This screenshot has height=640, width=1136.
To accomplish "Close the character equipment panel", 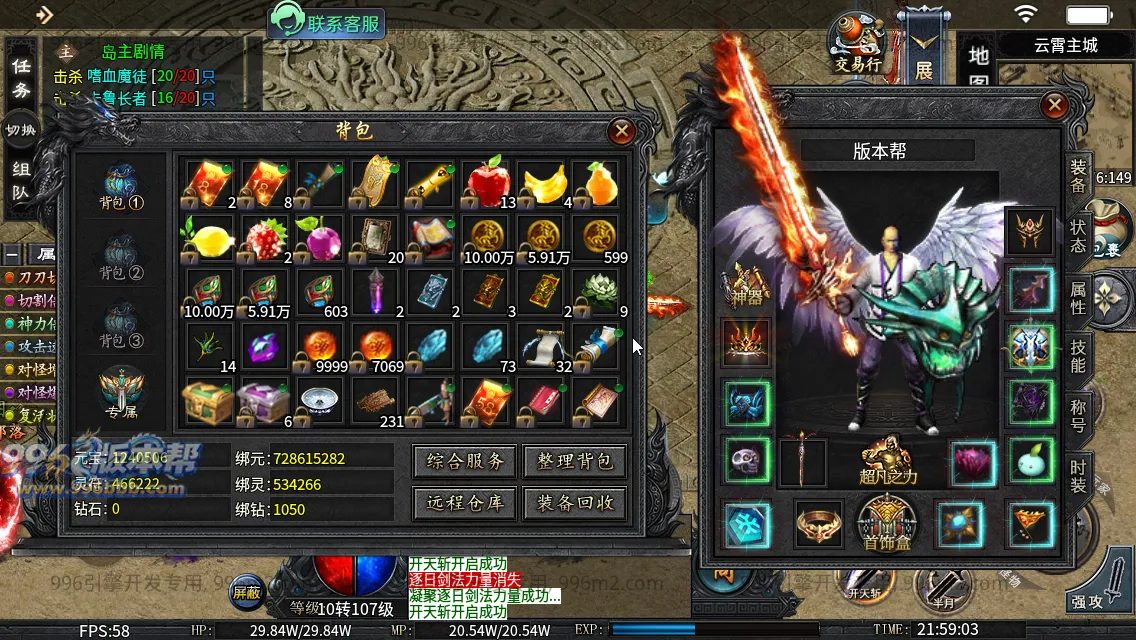I will click(x=1054, y=106).
